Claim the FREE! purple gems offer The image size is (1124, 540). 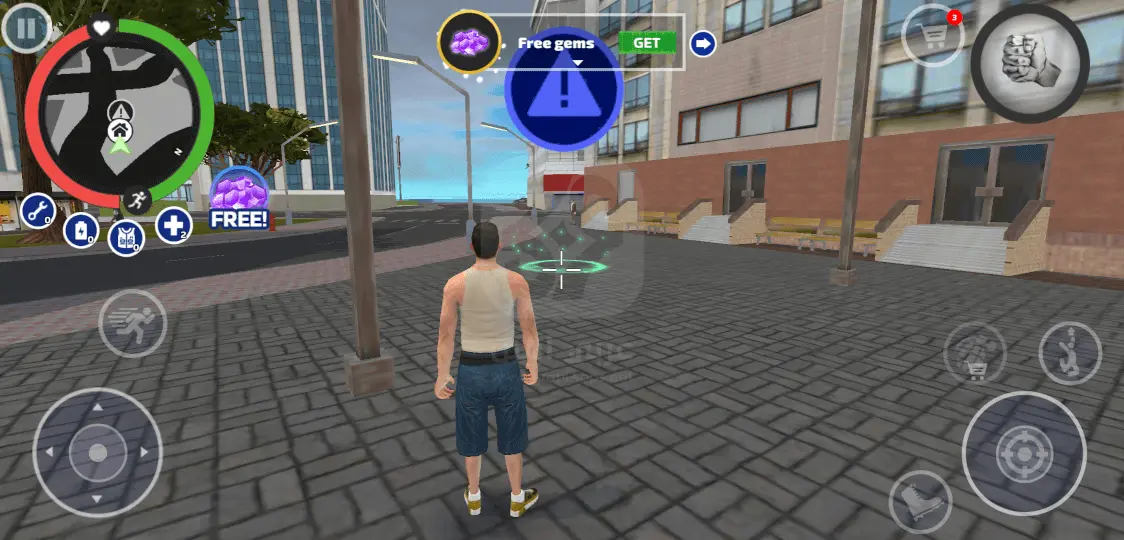239,198
